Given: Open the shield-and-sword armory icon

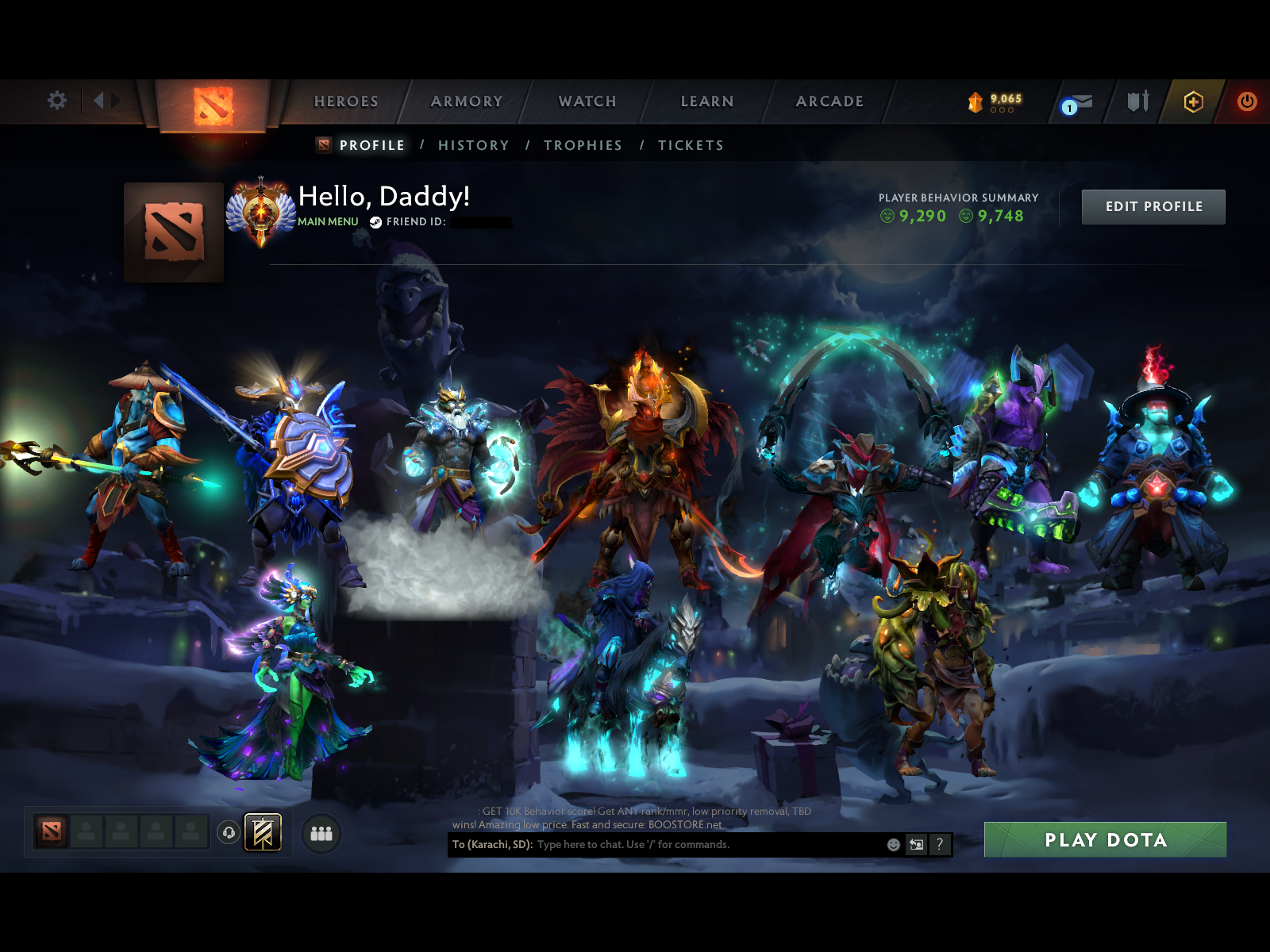Looking at the screenshot, I should pos(1137,102).
